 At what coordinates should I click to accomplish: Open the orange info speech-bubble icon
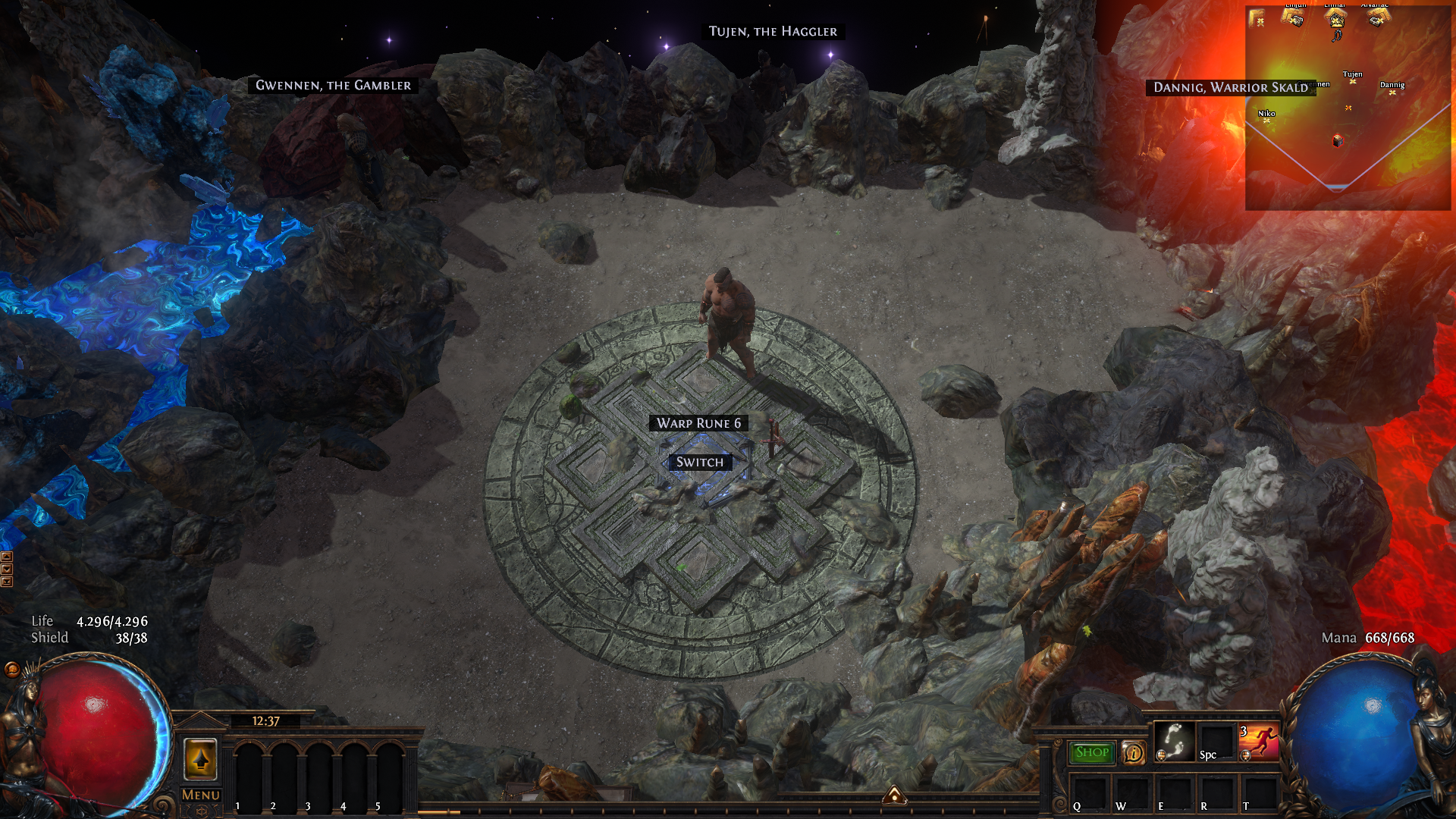point(1134,752)
